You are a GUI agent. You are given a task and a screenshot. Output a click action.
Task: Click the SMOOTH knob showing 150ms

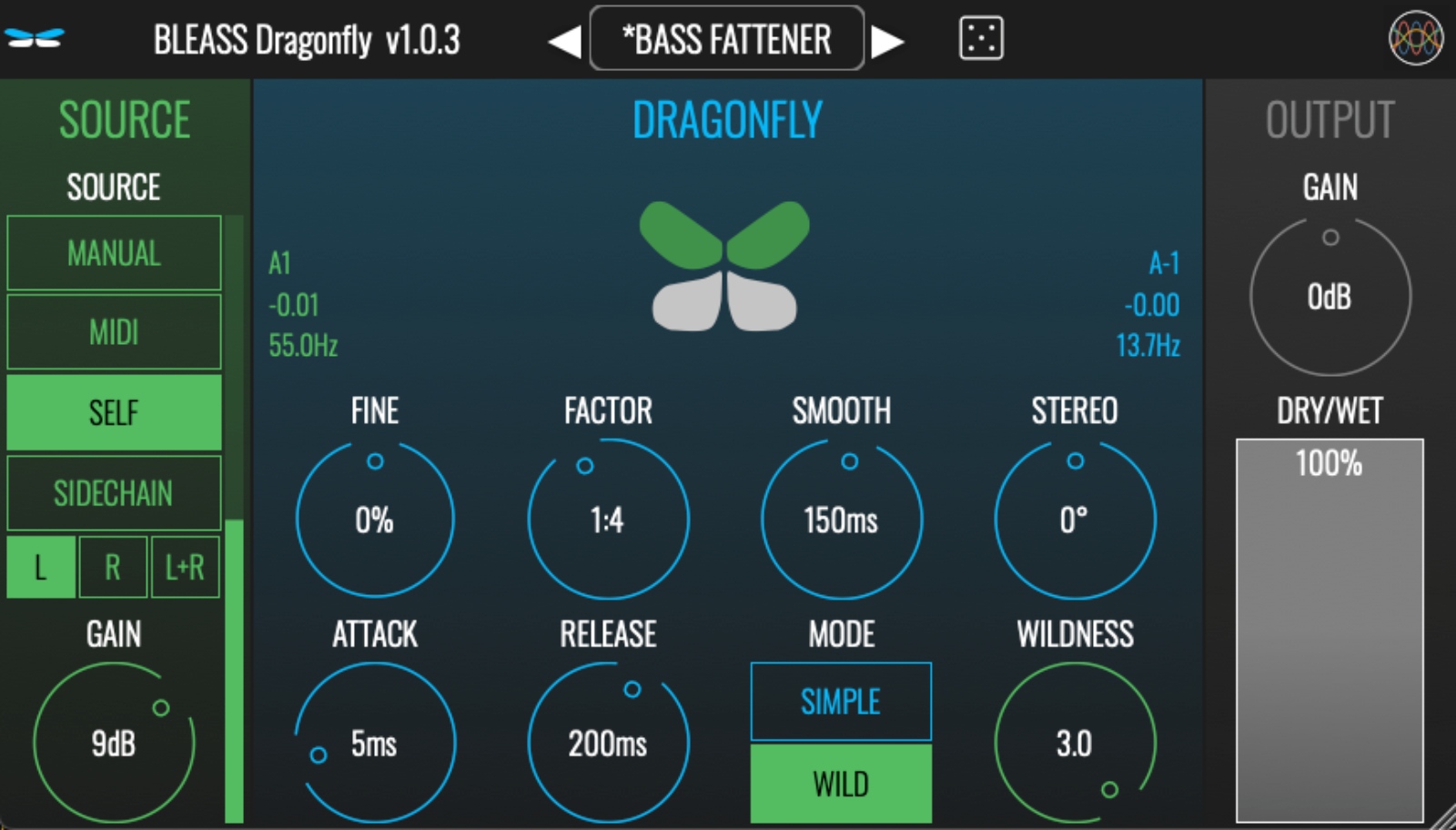[x=842, y=519]
